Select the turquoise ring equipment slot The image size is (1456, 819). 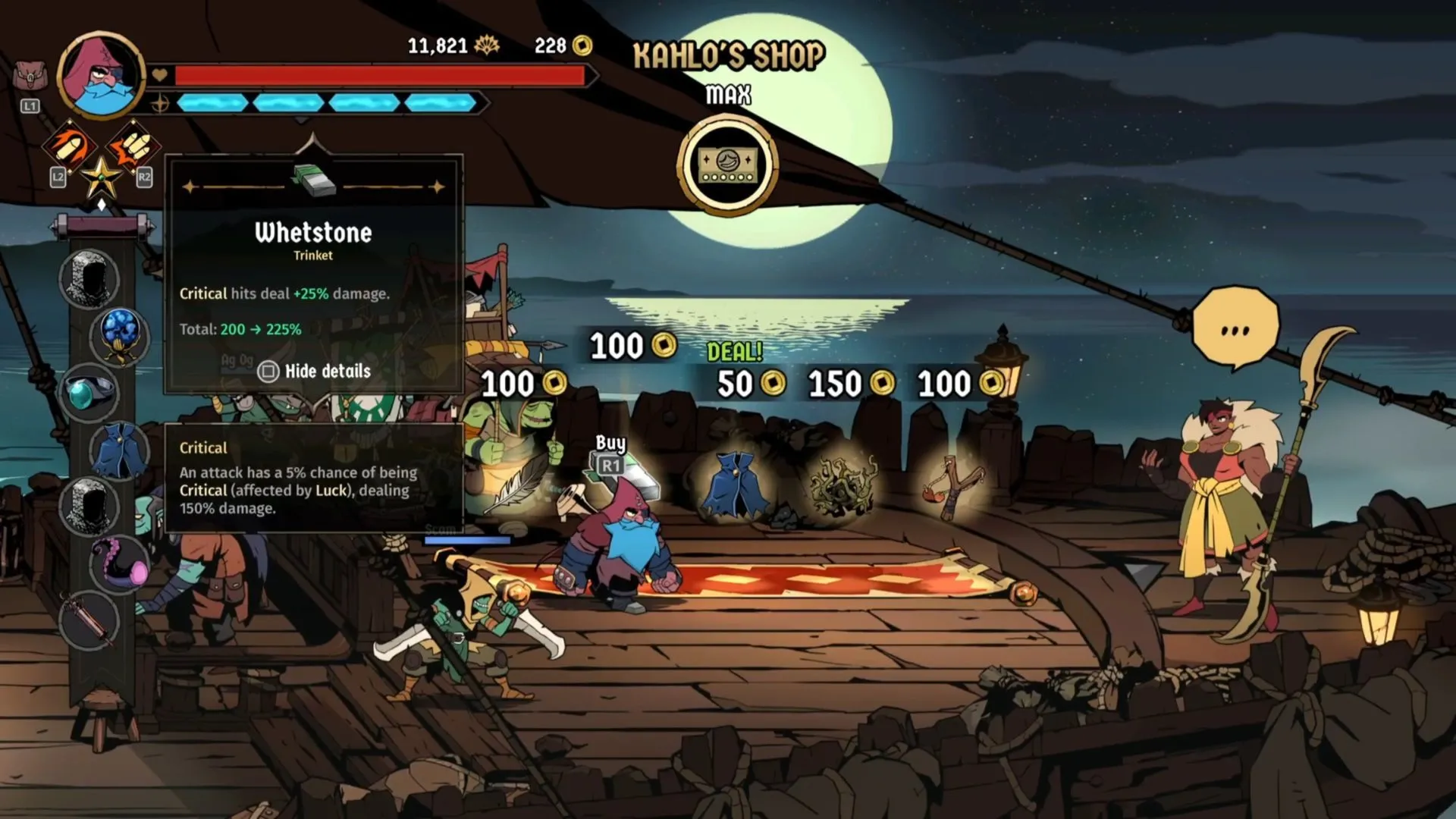pyautogui.click(x=88, y=391)
